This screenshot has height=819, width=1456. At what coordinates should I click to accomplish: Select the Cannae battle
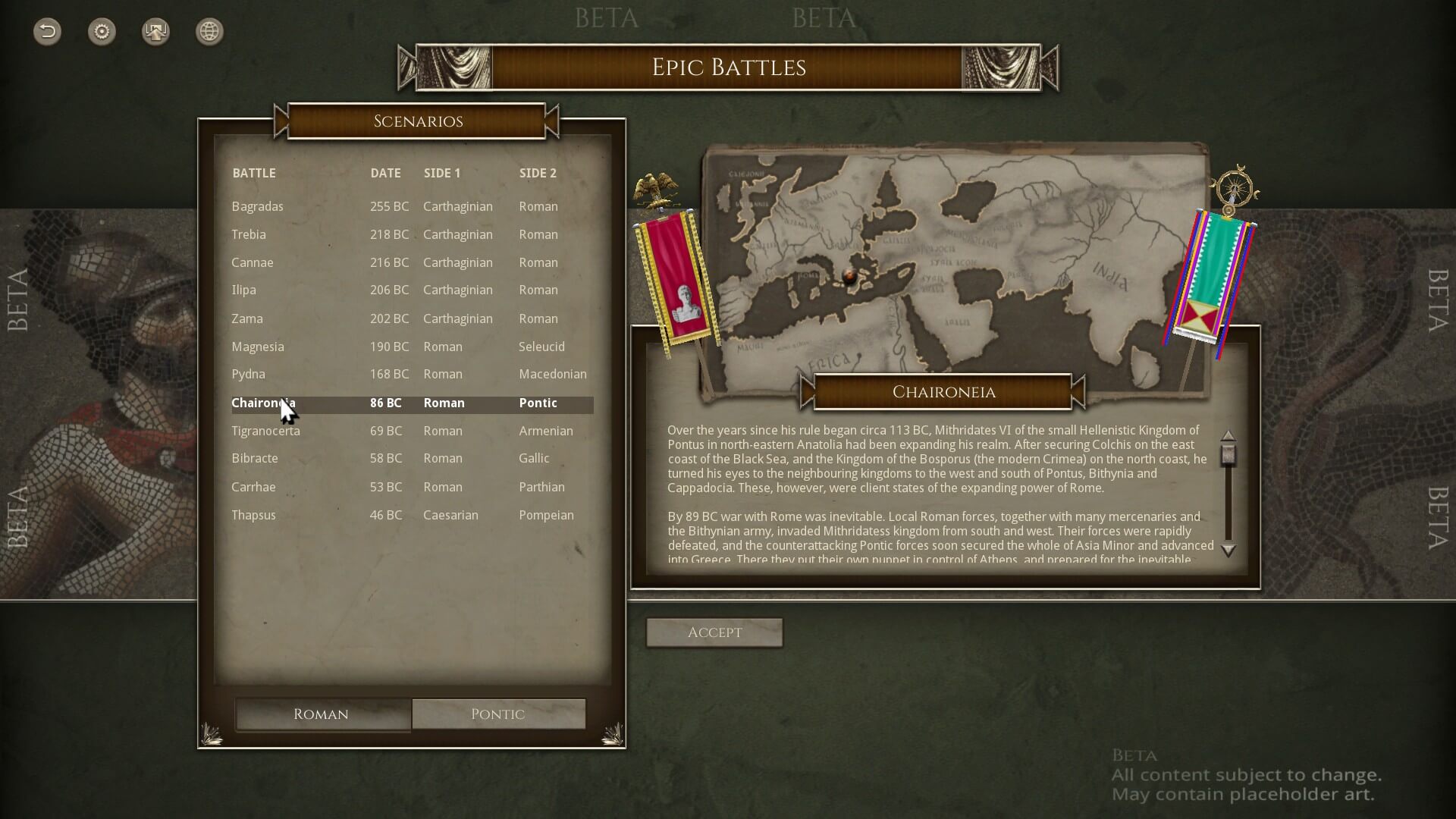coord(253,262)
